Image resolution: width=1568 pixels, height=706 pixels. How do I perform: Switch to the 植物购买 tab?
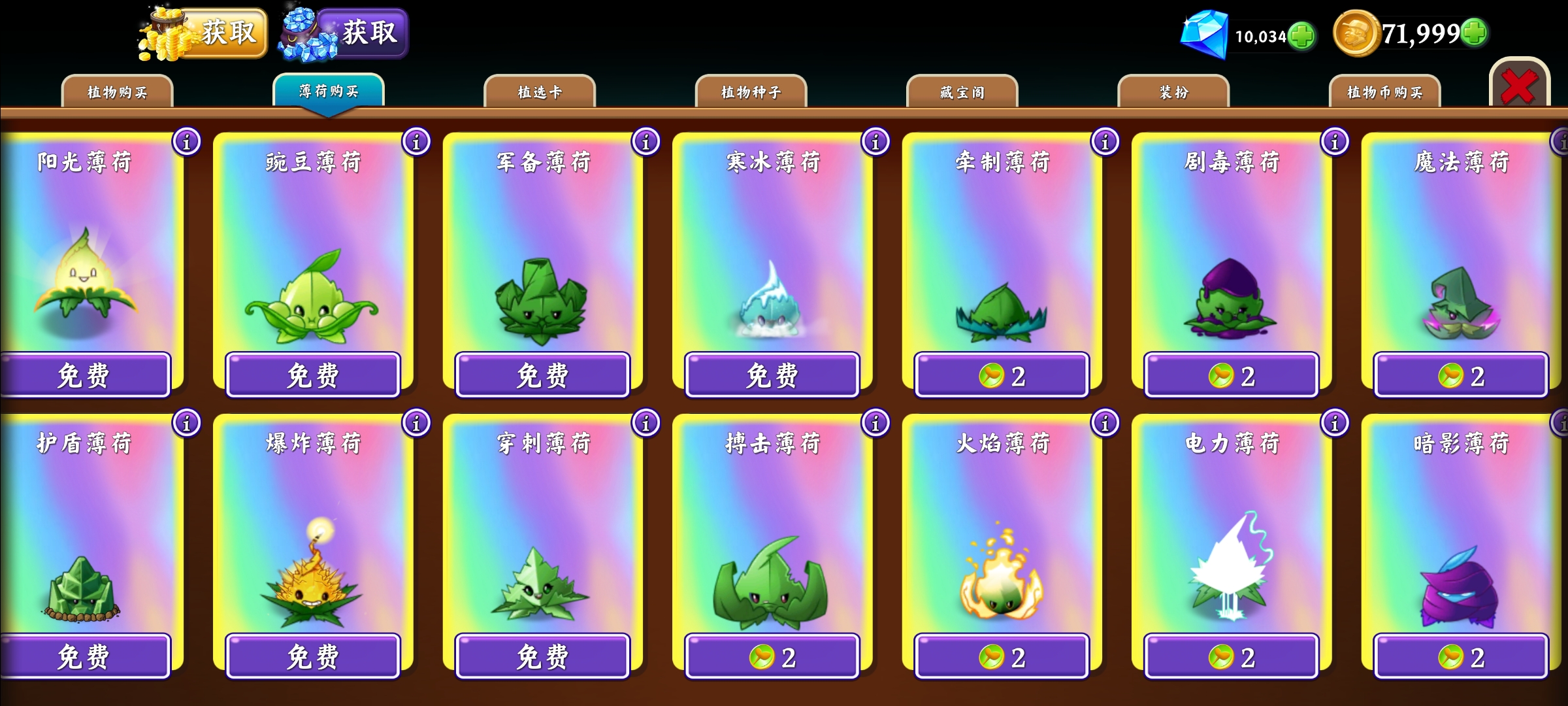117,92
